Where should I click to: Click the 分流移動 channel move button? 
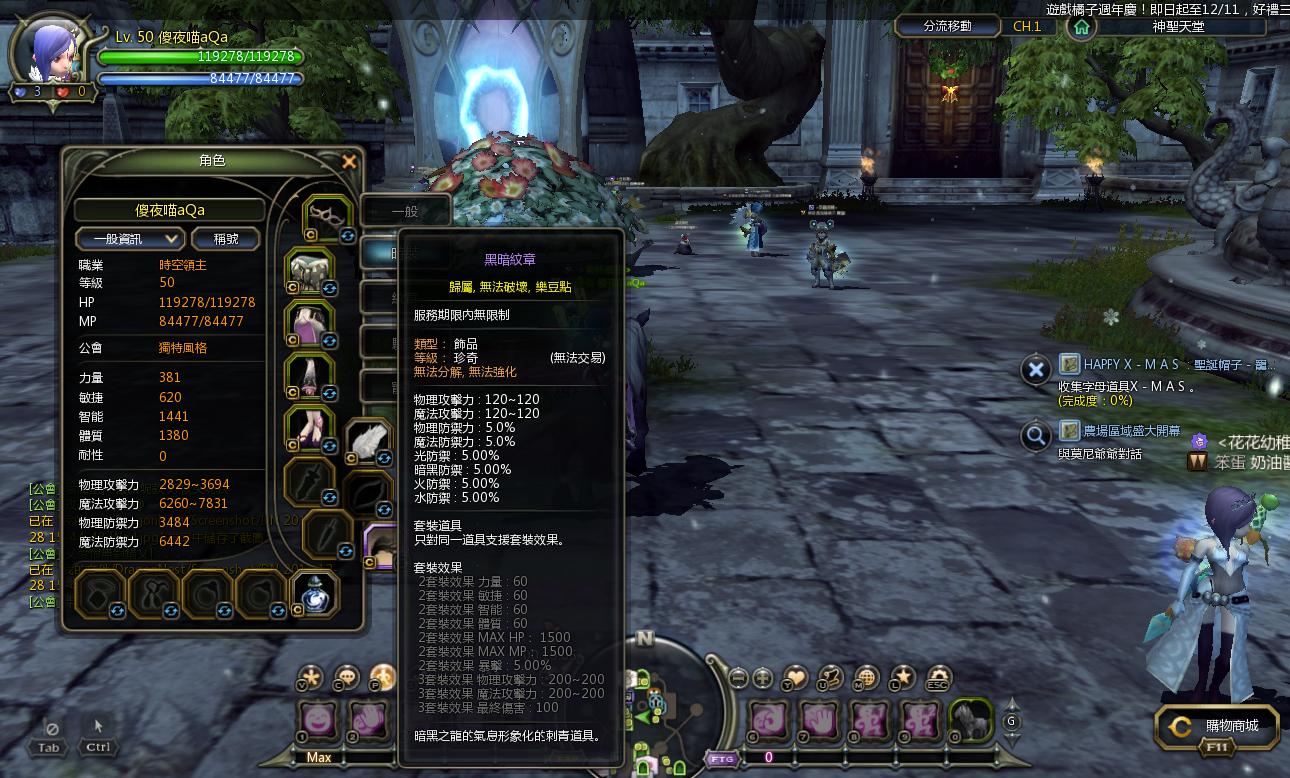coord(947,26)
